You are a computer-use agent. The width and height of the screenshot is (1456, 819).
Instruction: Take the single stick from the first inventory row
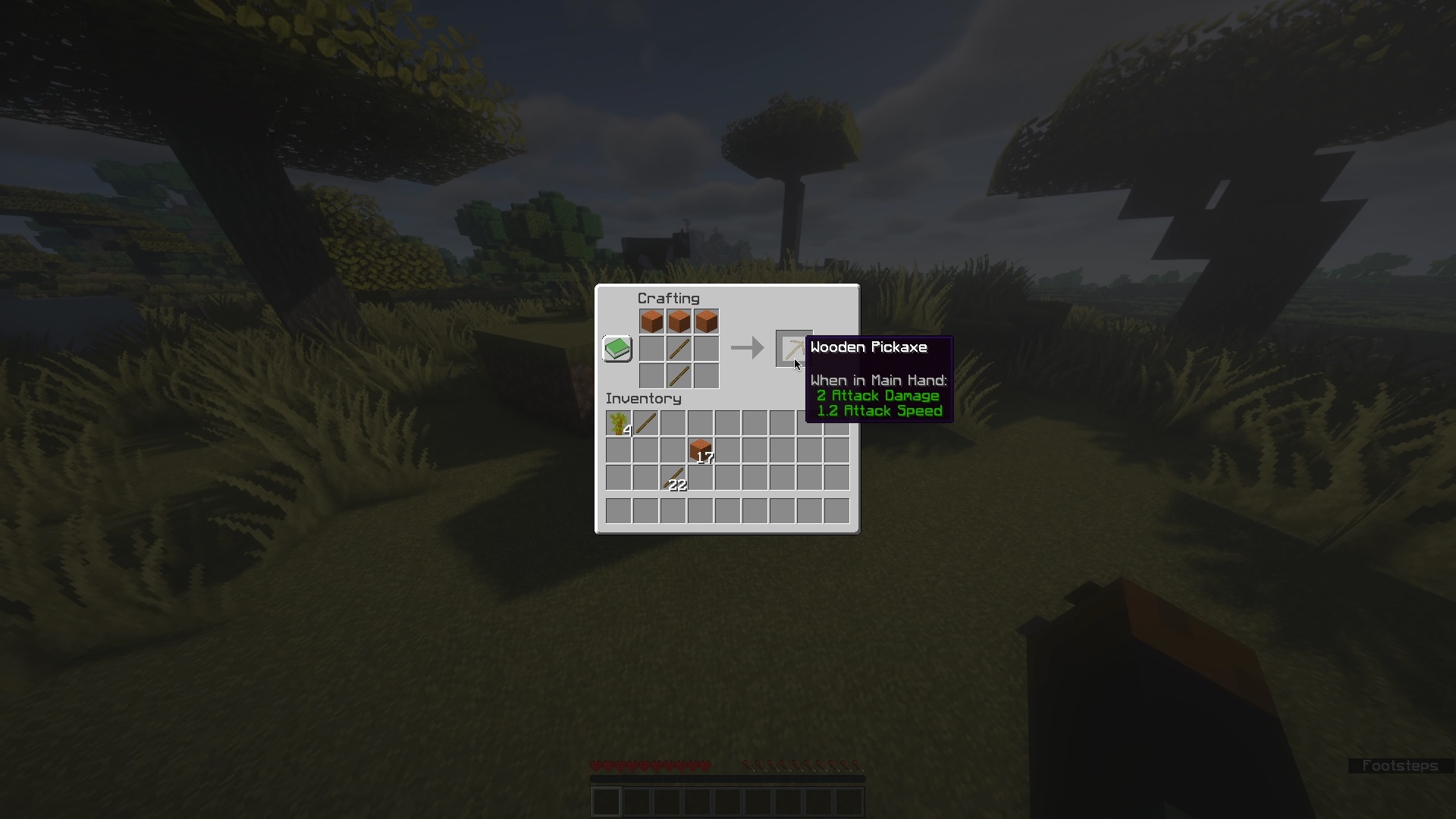pos(645,422)
